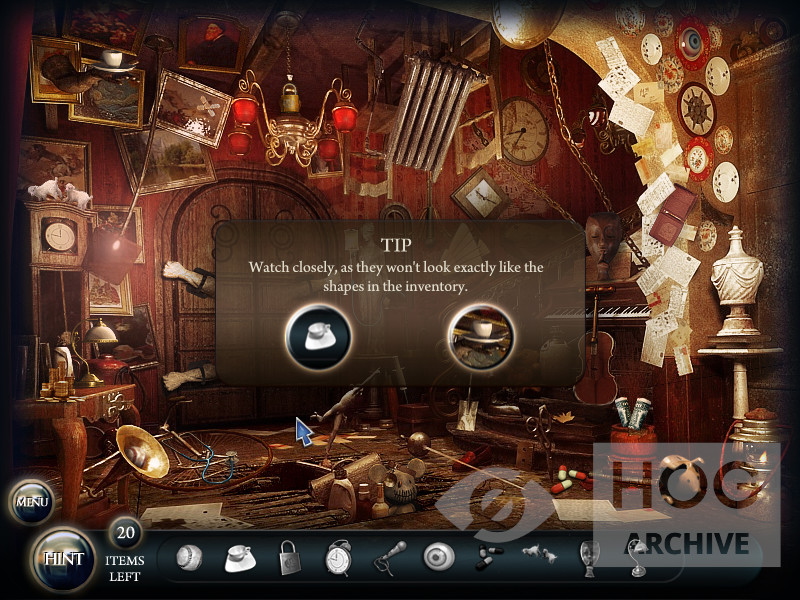This screenshot has height=600, width=800.
Task: Pick the desk lamp silhouette in inventory
Action: tap(636, 558)
